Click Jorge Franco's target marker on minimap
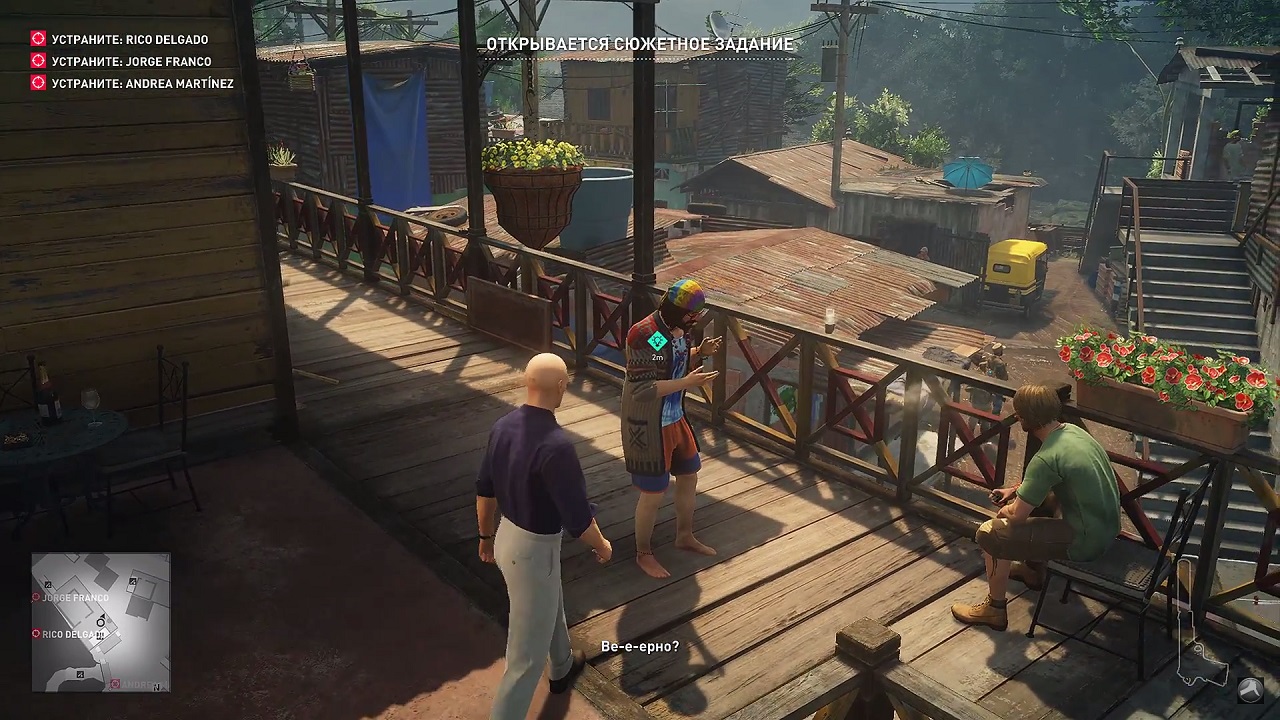Image resolution: width=1280 pixels, height=720 pixels. click(x=37, y=597)
